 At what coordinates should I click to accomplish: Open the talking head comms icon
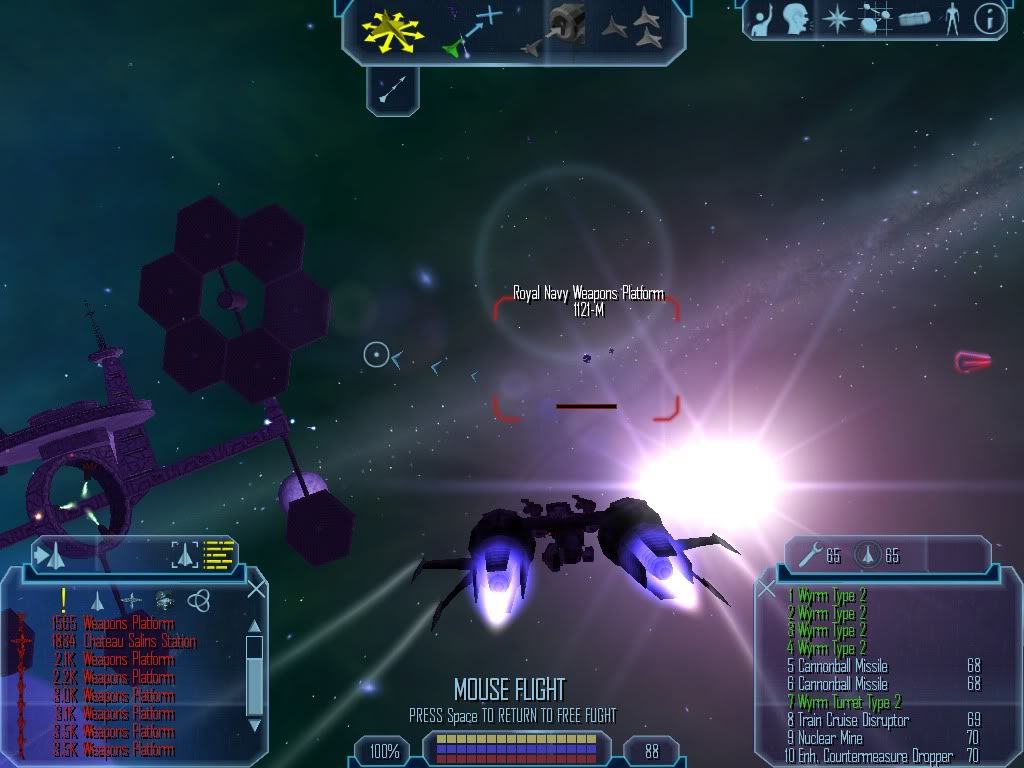[x=796, y=18]
